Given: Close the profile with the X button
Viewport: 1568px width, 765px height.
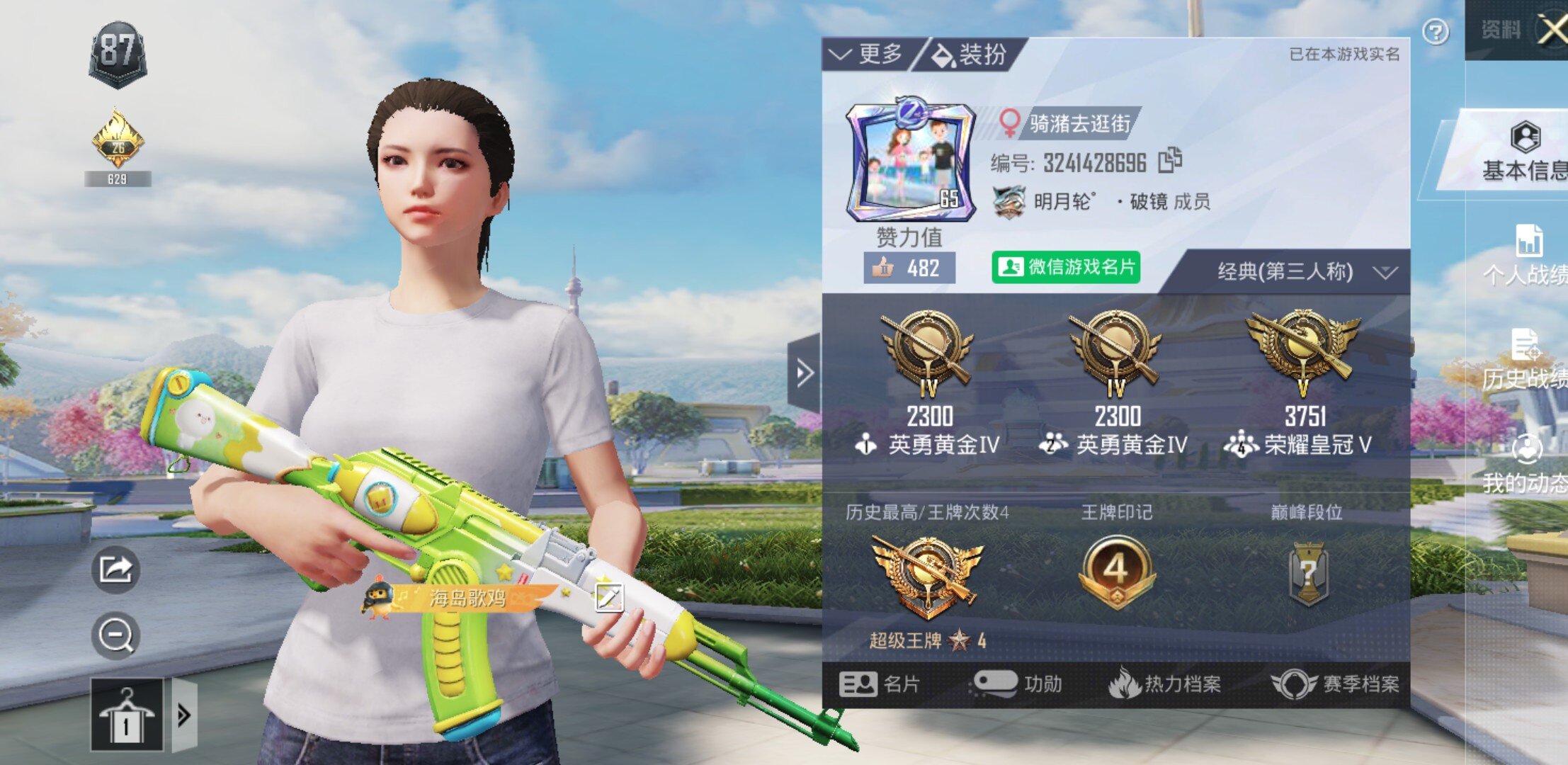Looking at the screenshot, I should 1552,30.
